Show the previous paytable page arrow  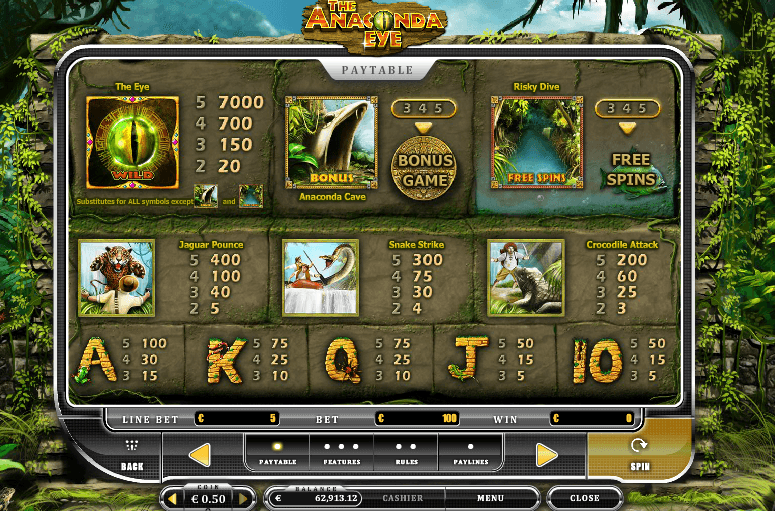pyautogui.click(x=199, y=455)
